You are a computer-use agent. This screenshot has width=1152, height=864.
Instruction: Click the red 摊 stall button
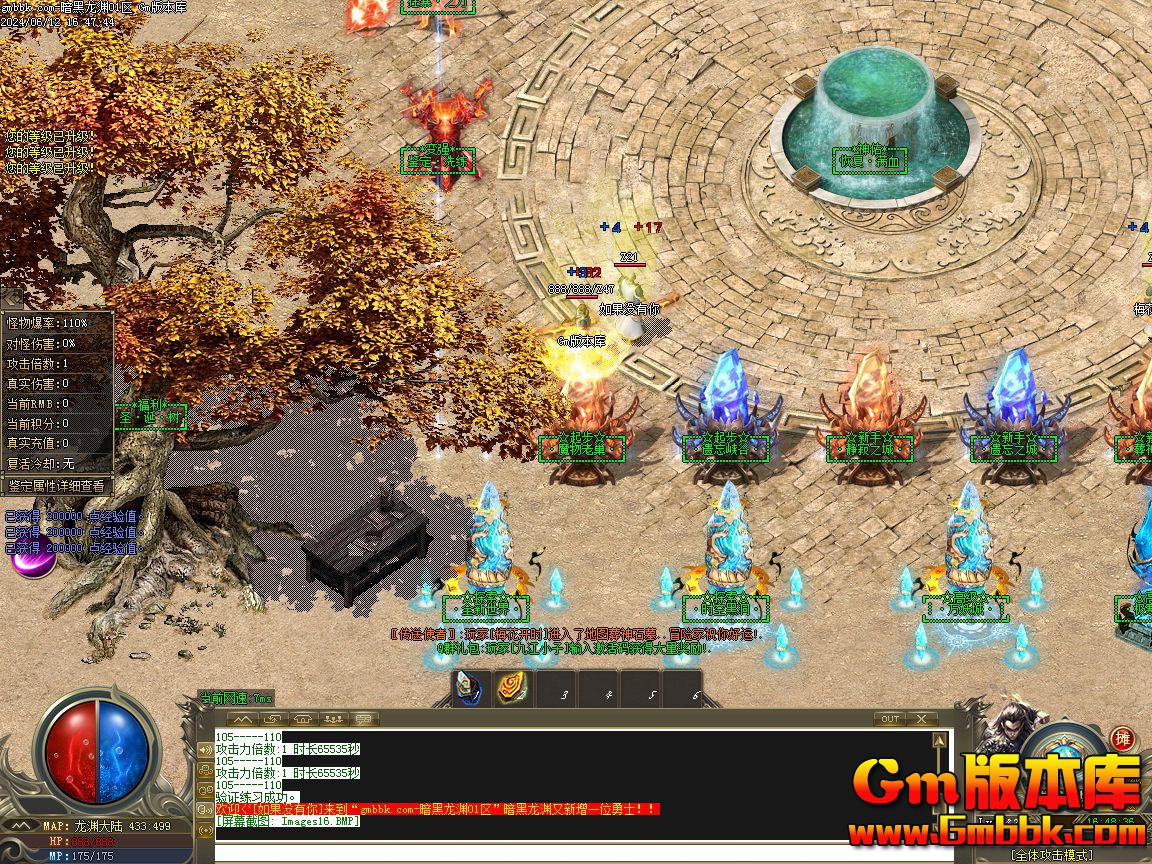[x=1123, y=739]
